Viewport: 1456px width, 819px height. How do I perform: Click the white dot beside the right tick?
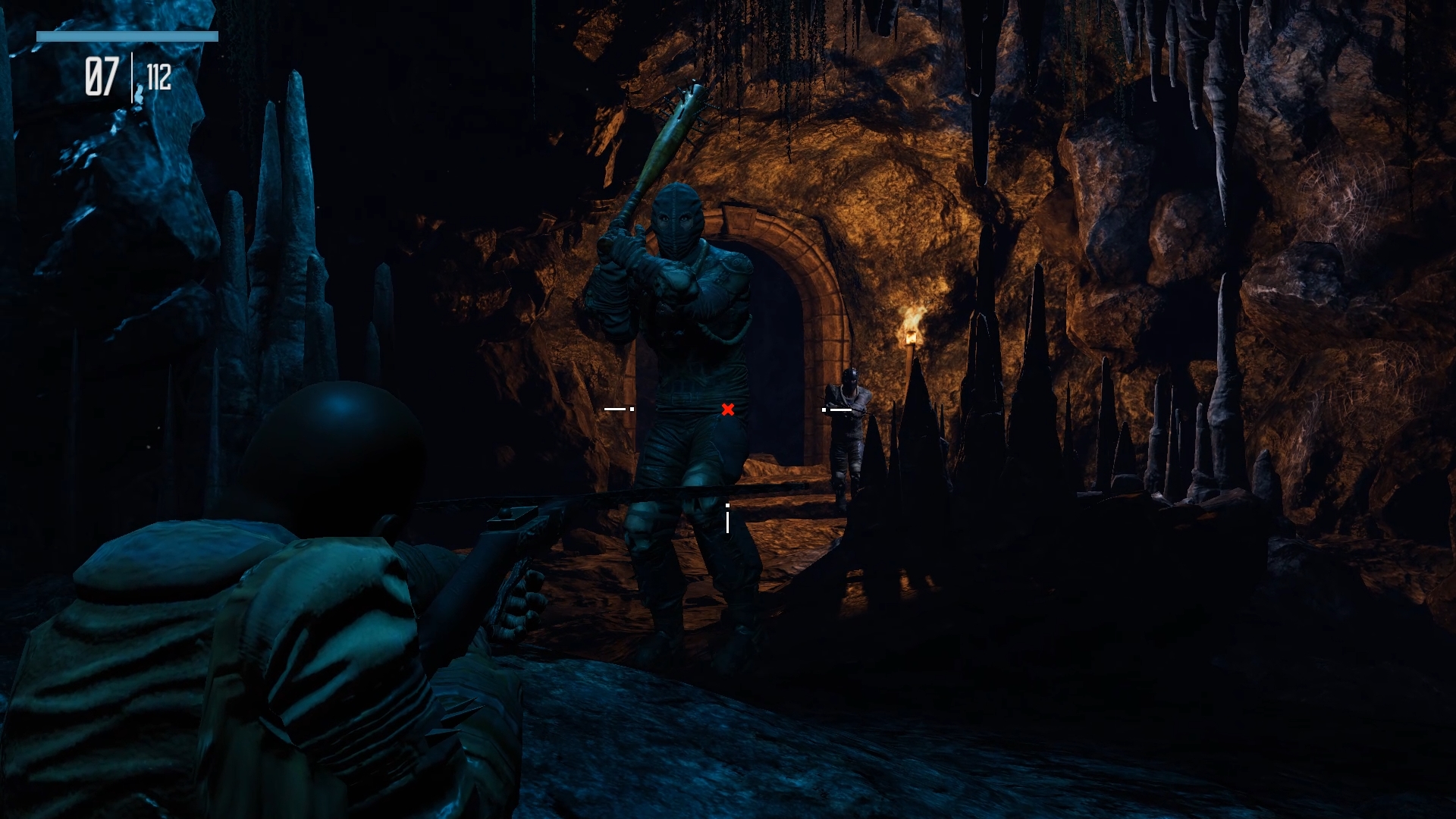pos(824,410)
